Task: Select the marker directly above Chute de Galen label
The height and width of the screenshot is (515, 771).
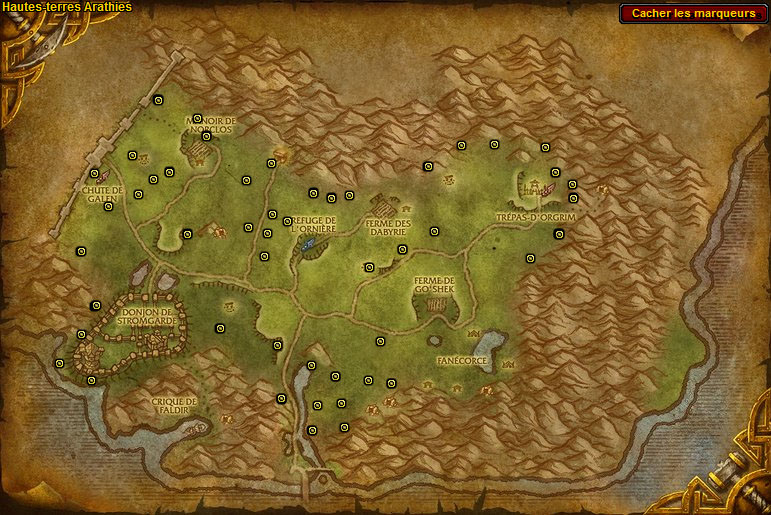Action: pyautogui.click(x=95, y=173)
